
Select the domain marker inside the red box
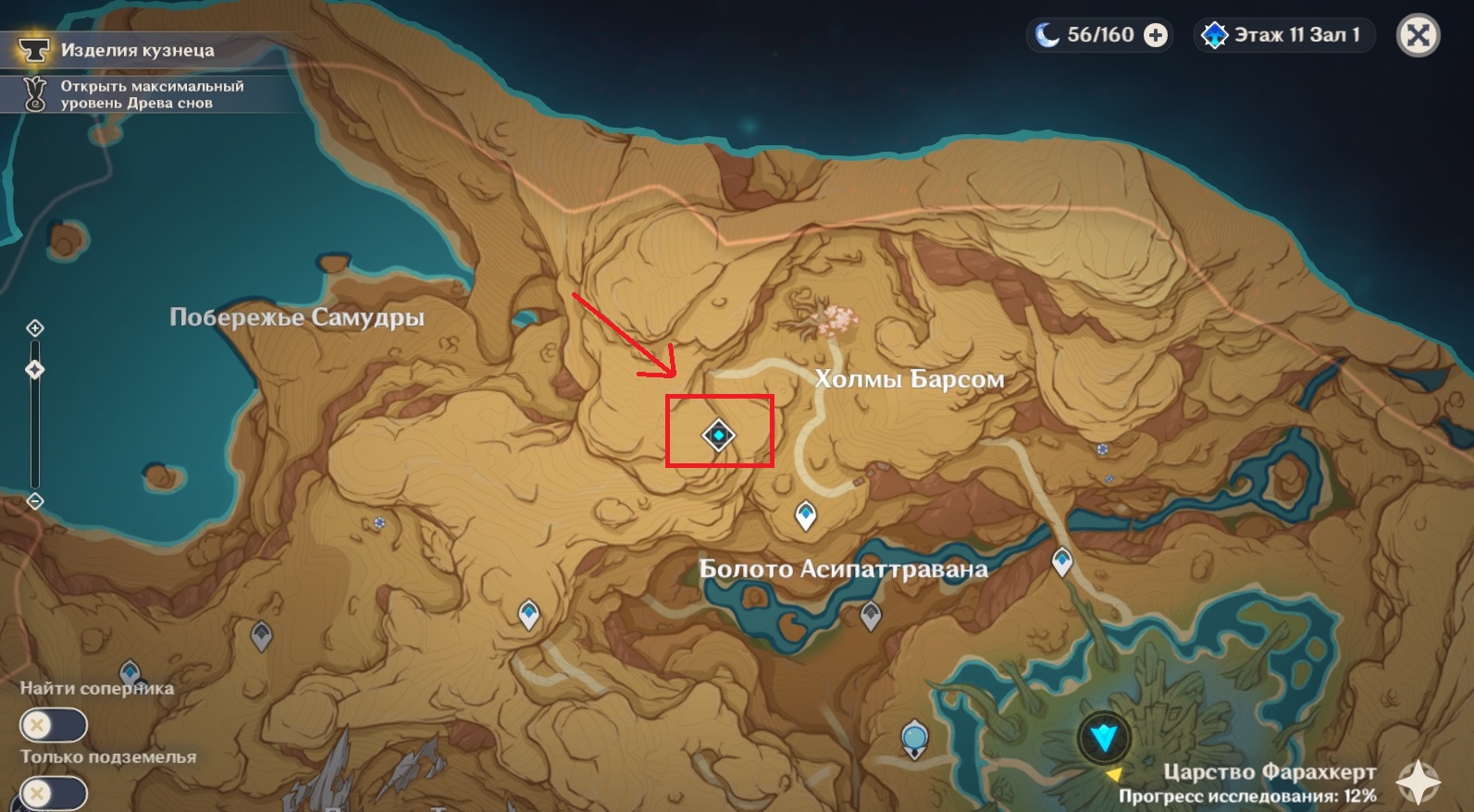(718, 435)
